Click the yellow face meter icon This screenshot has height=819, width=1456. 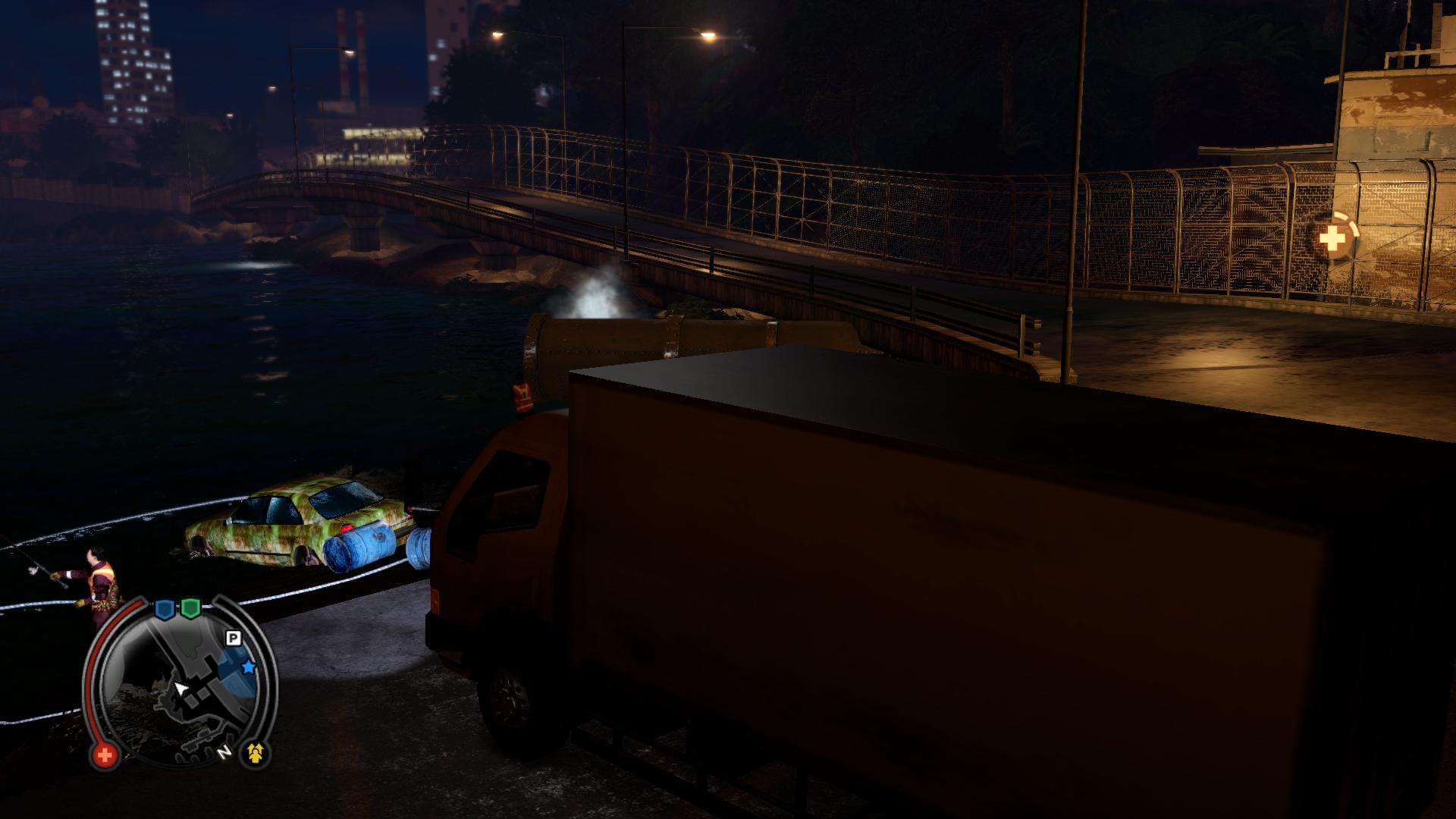[x=256, y=753]
